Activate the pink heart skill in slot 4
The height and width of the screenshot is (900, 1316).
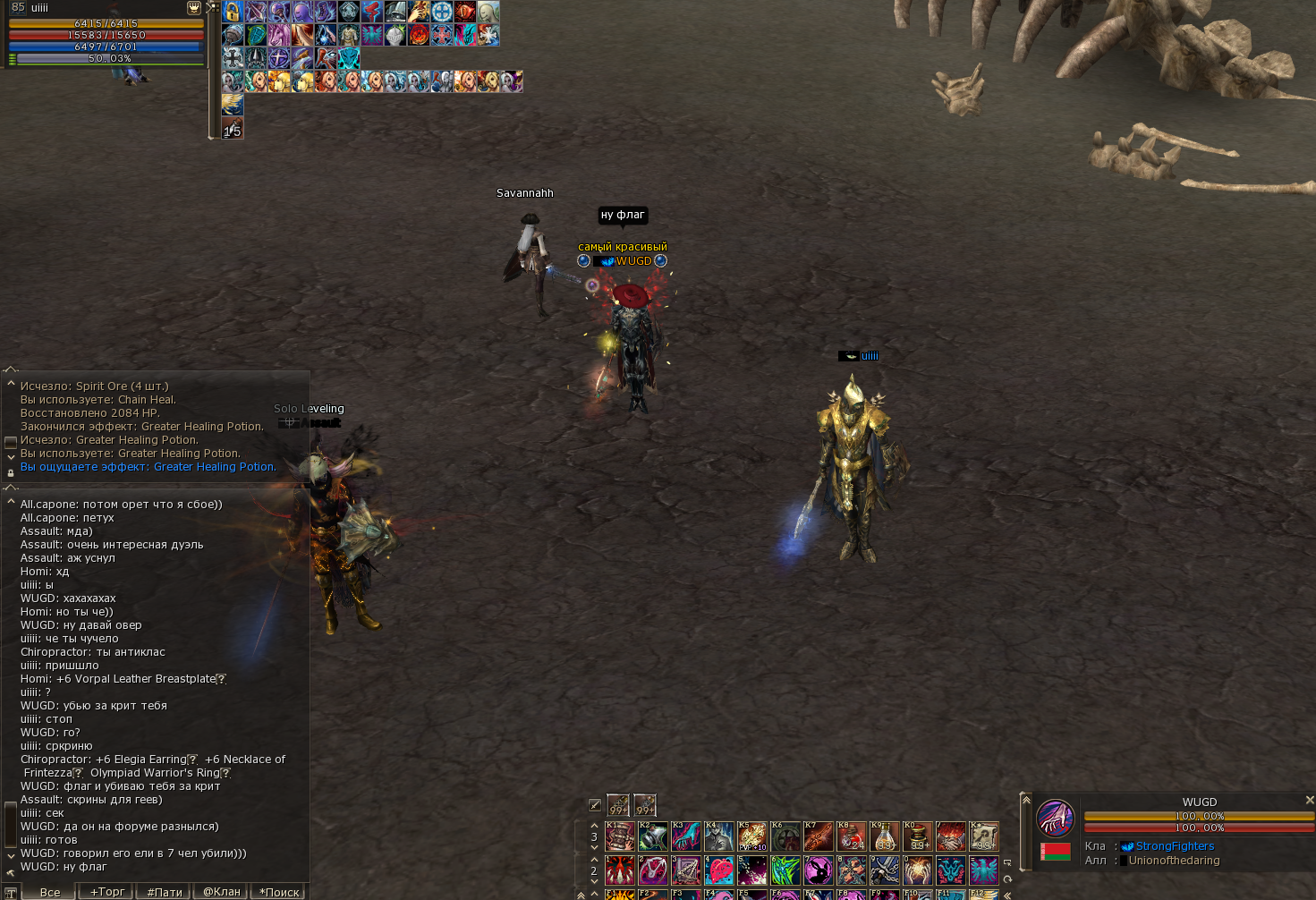[719, 870]
